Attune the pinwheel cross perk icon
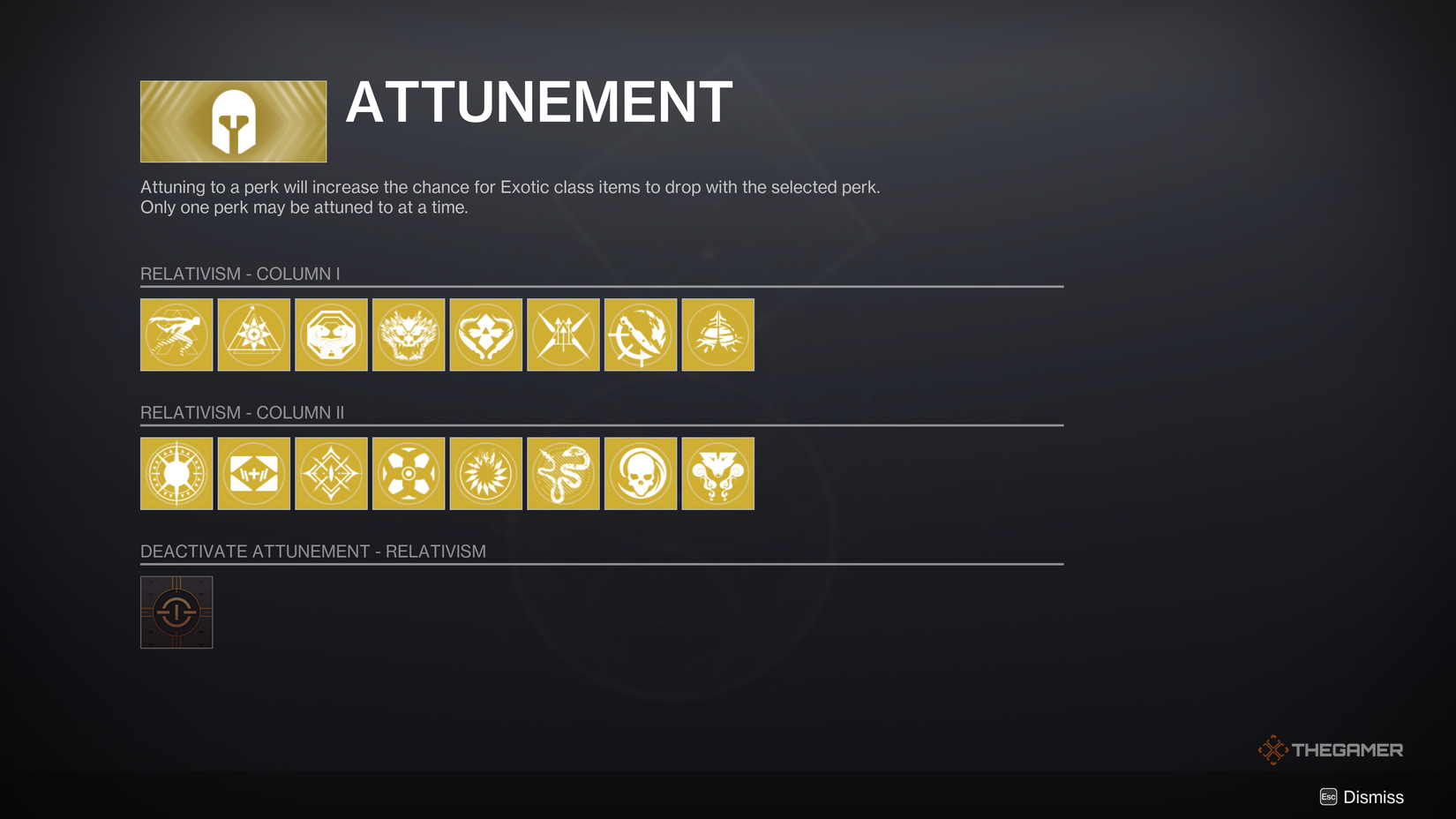Viewport: 1456px width, 819px height. click(408, 473)
